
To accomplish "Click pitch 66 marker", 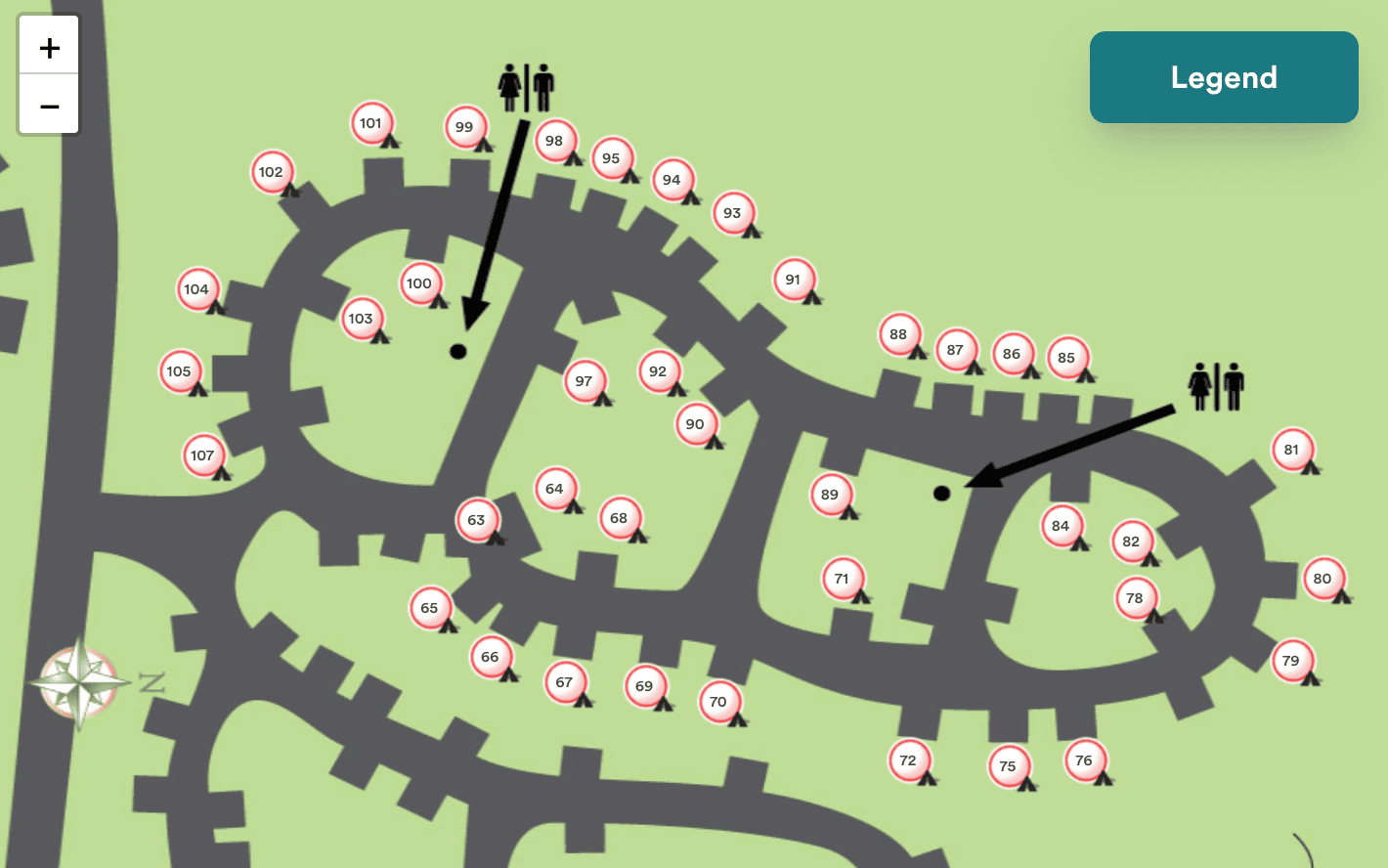I will tap(490, 657).
